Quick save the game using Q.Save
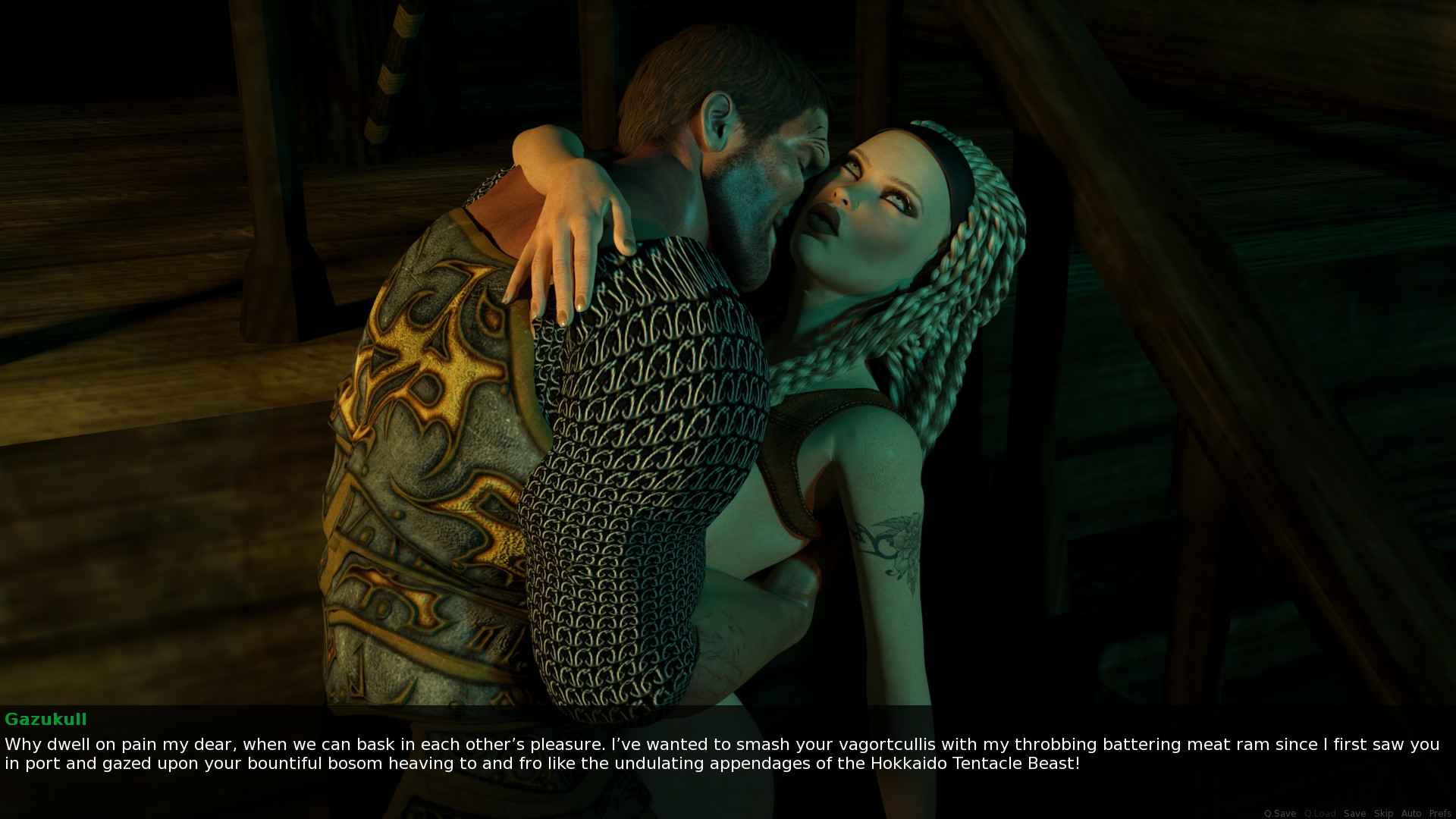The image size is (1456, 819). pos(1281,814)
